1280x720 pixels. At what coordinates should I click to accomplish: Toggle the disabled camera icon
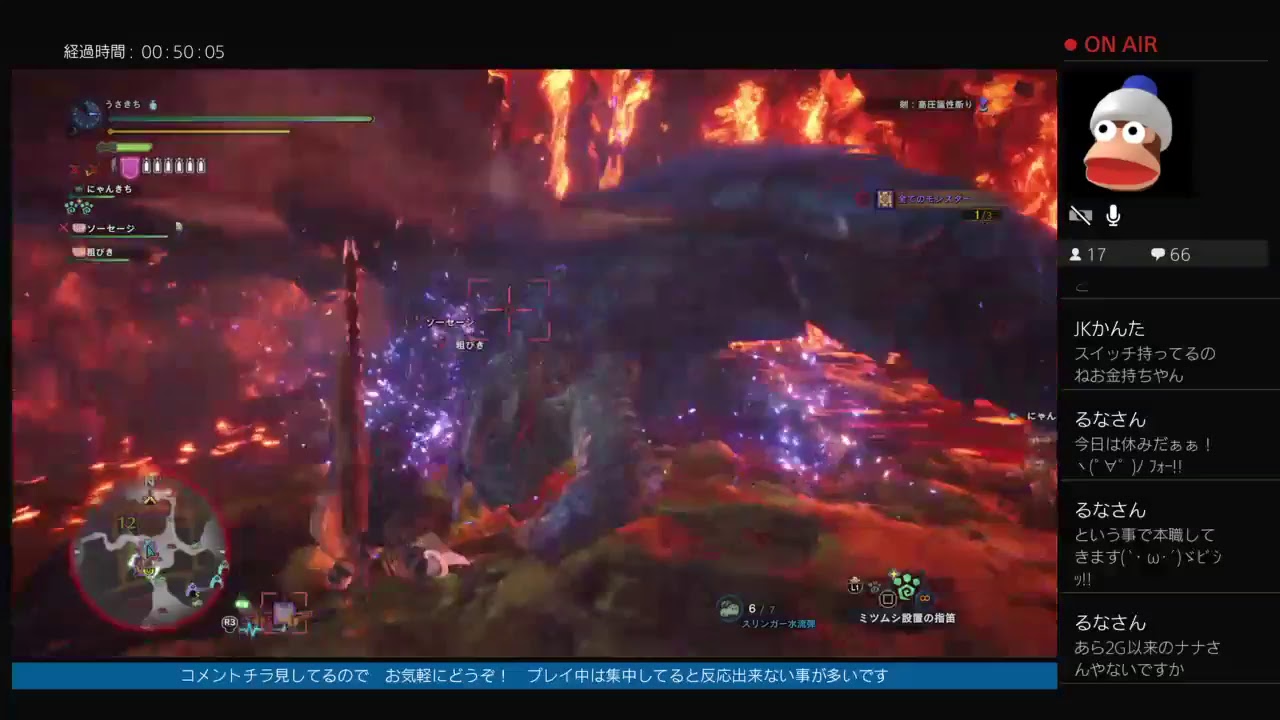pyautogui.click(x=1081, y=214)
